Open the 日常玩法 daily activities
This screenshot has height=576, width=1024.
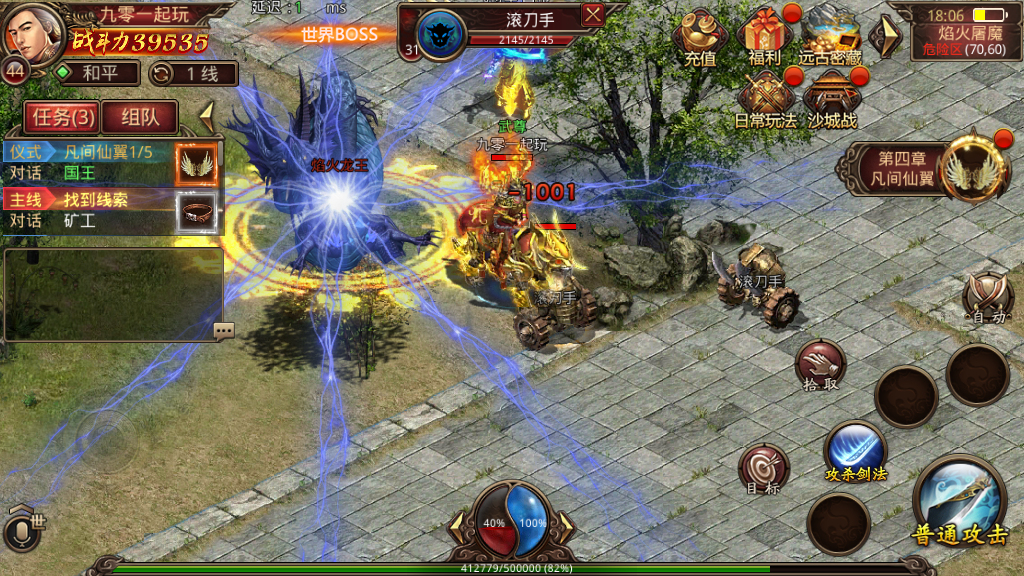coord(766,100)
